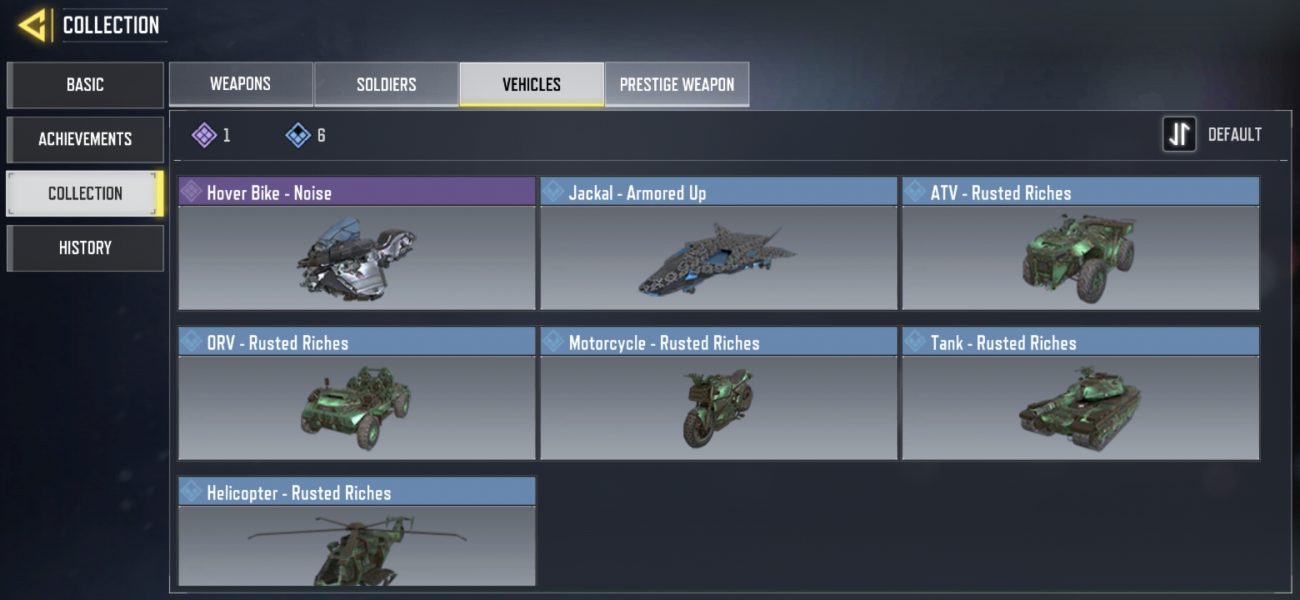Open the History section

tap(85, 248)
